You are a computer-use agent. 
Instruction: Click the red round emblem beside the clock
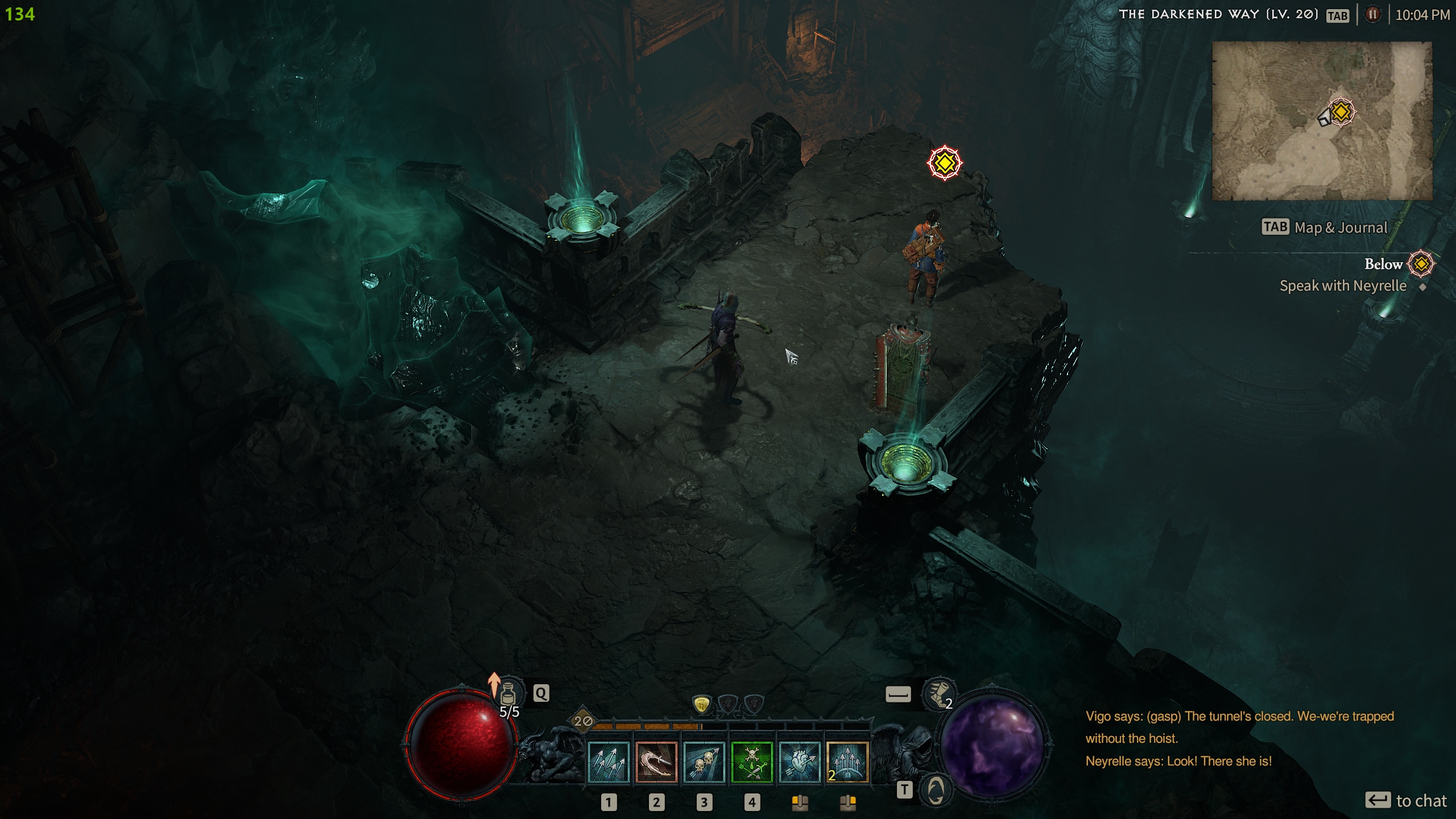pos(1372,15)
